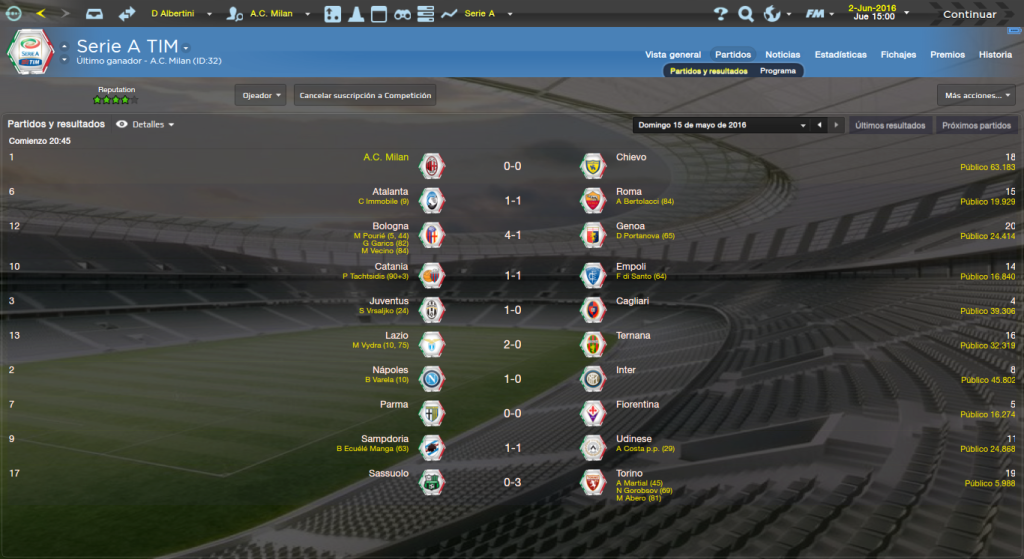Open the Vista general tab
Screen dimensions: 1024x559
point(673,55)
